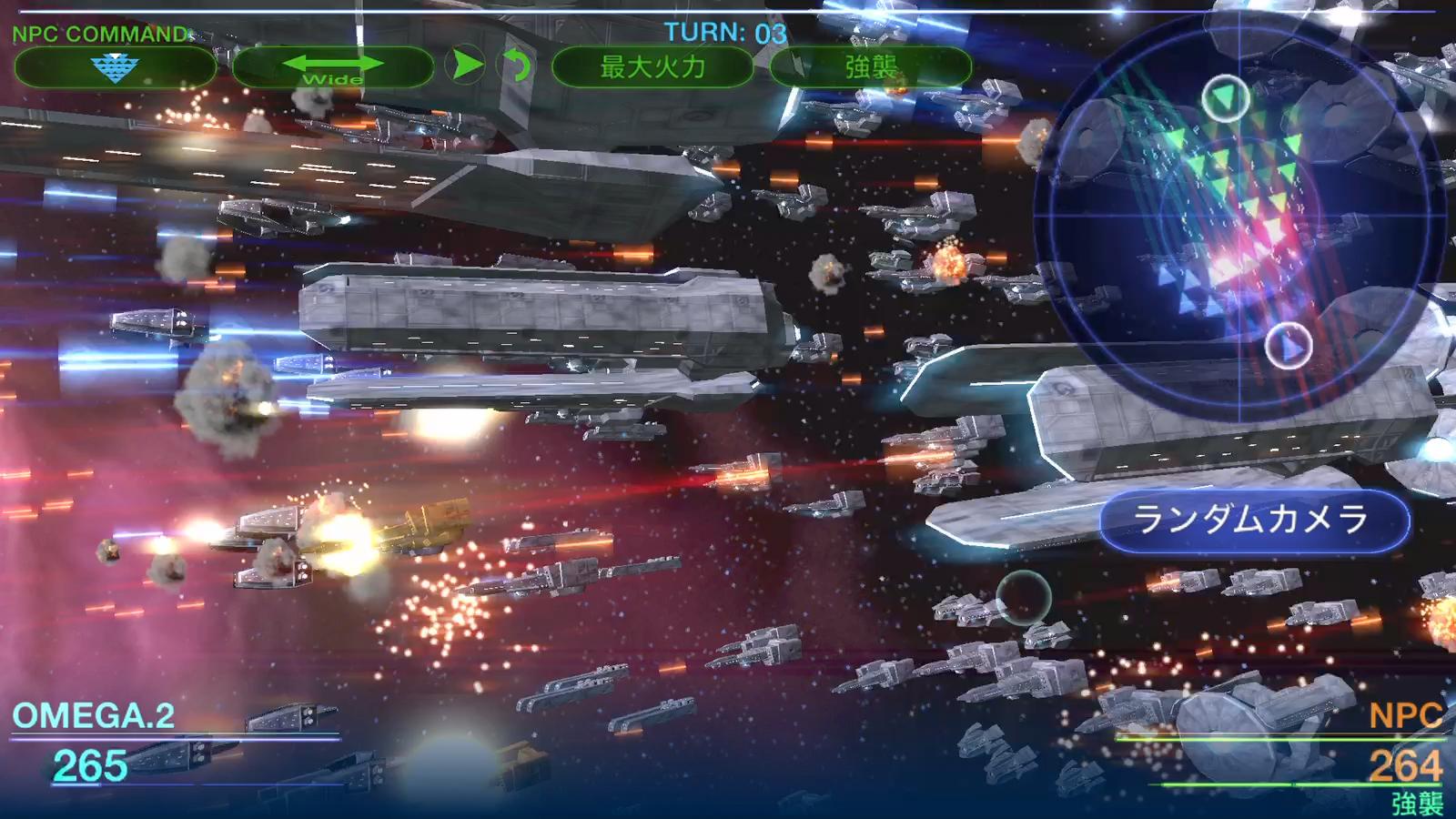Select the NPC label above the orange bar
1456x819 pixels.
[1406, 719]
